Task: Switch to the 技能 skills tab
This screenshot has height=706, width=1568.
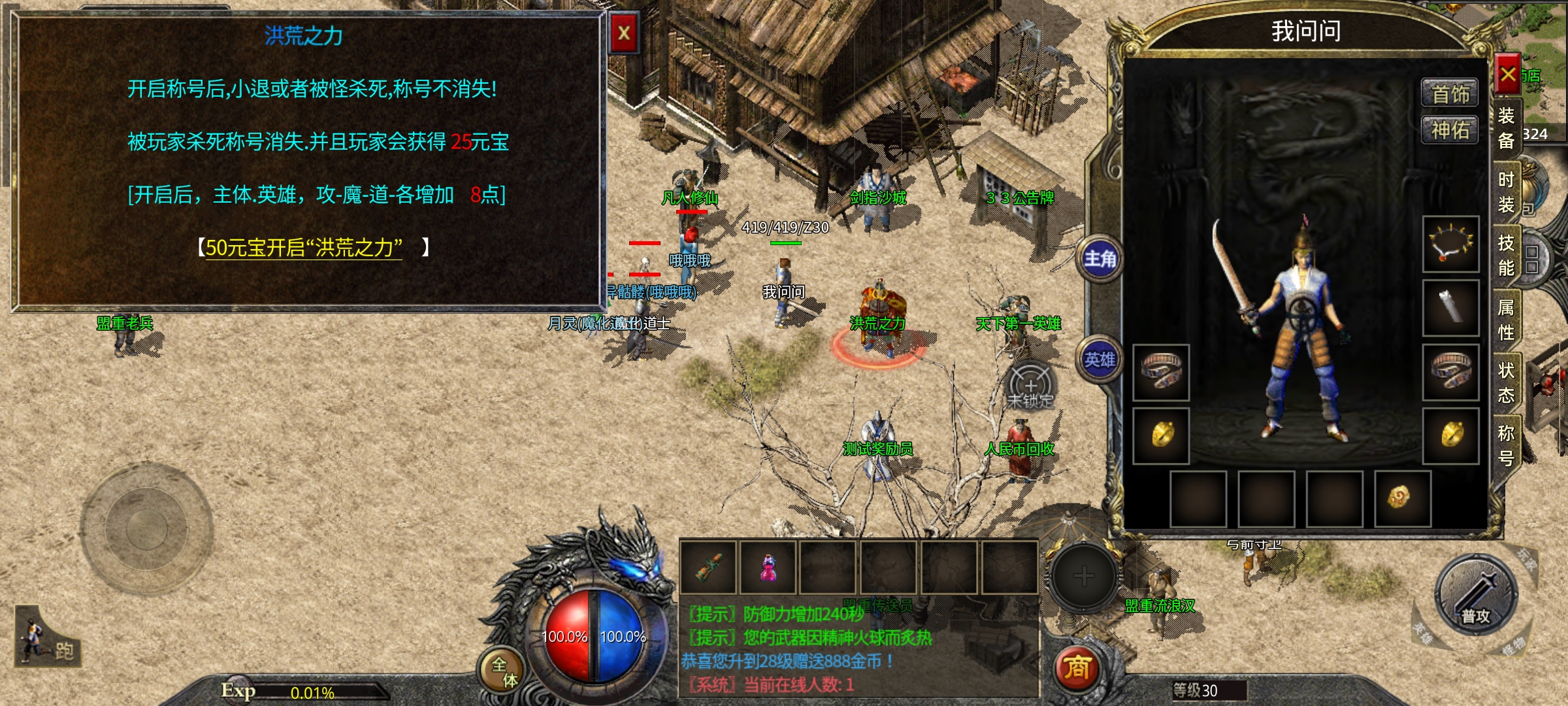Action: (1506, 256)
